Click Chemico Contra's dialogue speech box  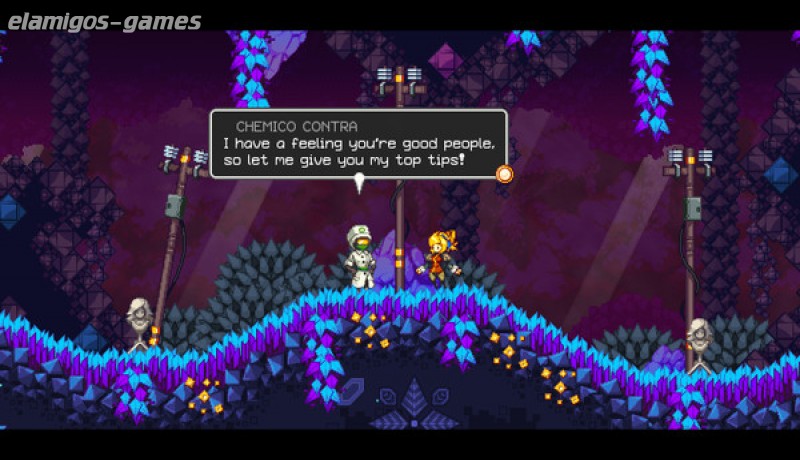(x=358, y=144)
